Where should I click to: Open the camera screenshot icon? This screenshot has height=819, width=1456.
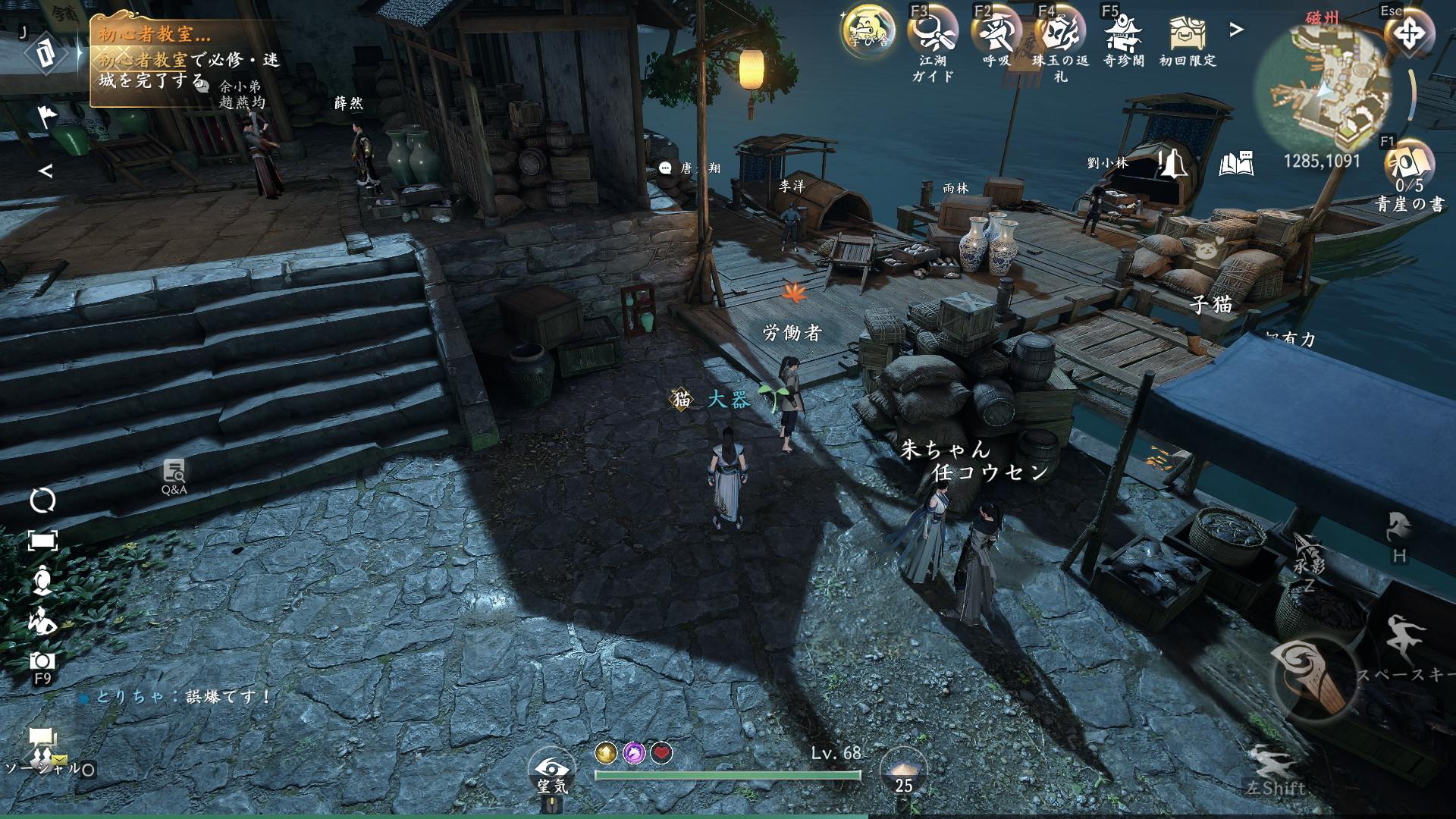click(42, 661)
